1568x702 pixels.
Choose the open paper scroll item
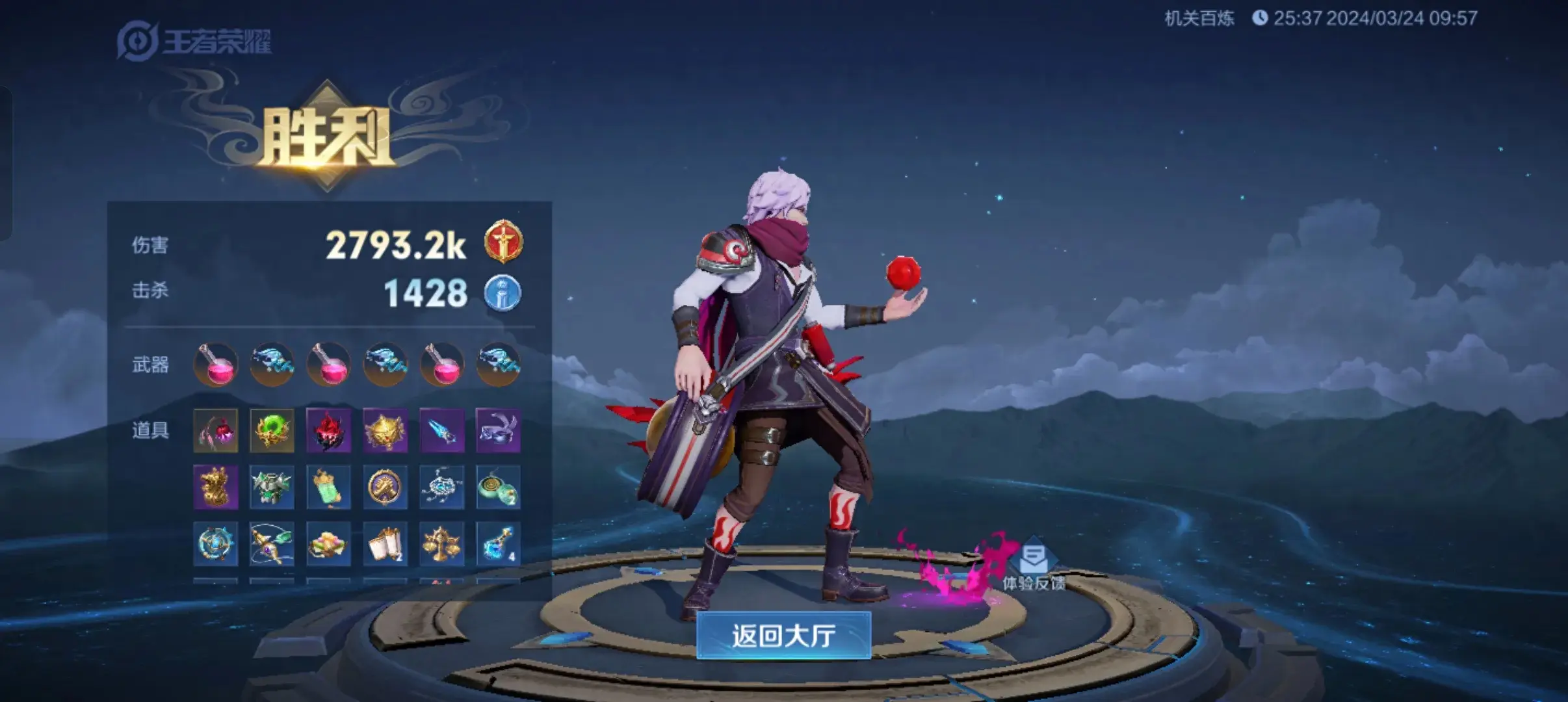[385, 543]
